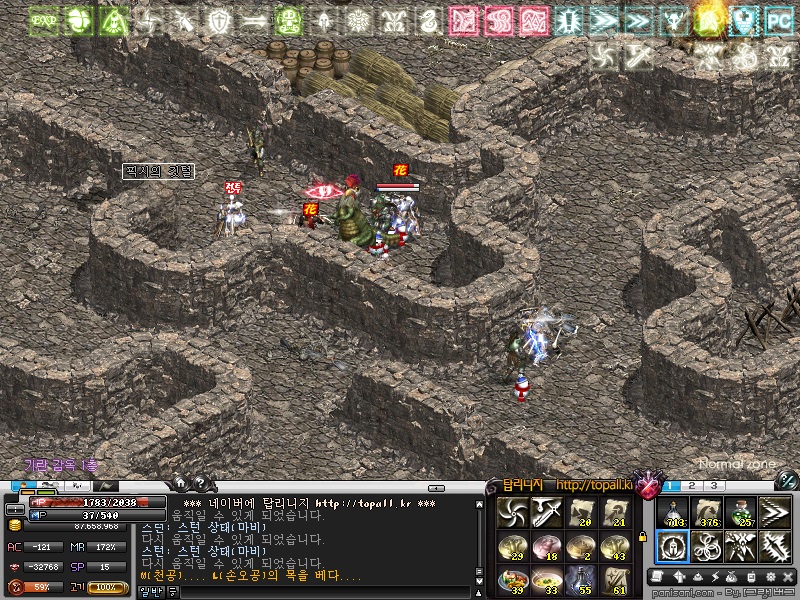Activate the pinwheel blade skill in inventory
Screen dimensions: 800x600
click(513, 513)
